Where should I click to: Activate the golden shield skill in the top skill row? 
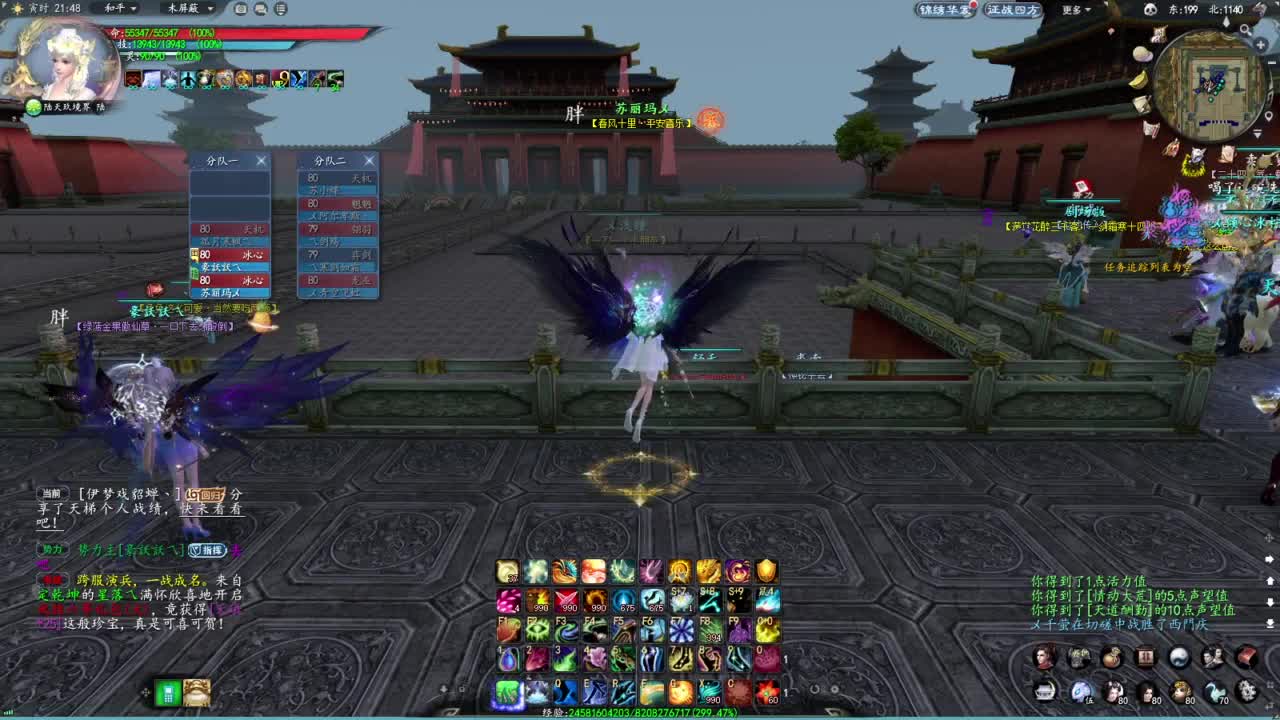click(766, 572)
